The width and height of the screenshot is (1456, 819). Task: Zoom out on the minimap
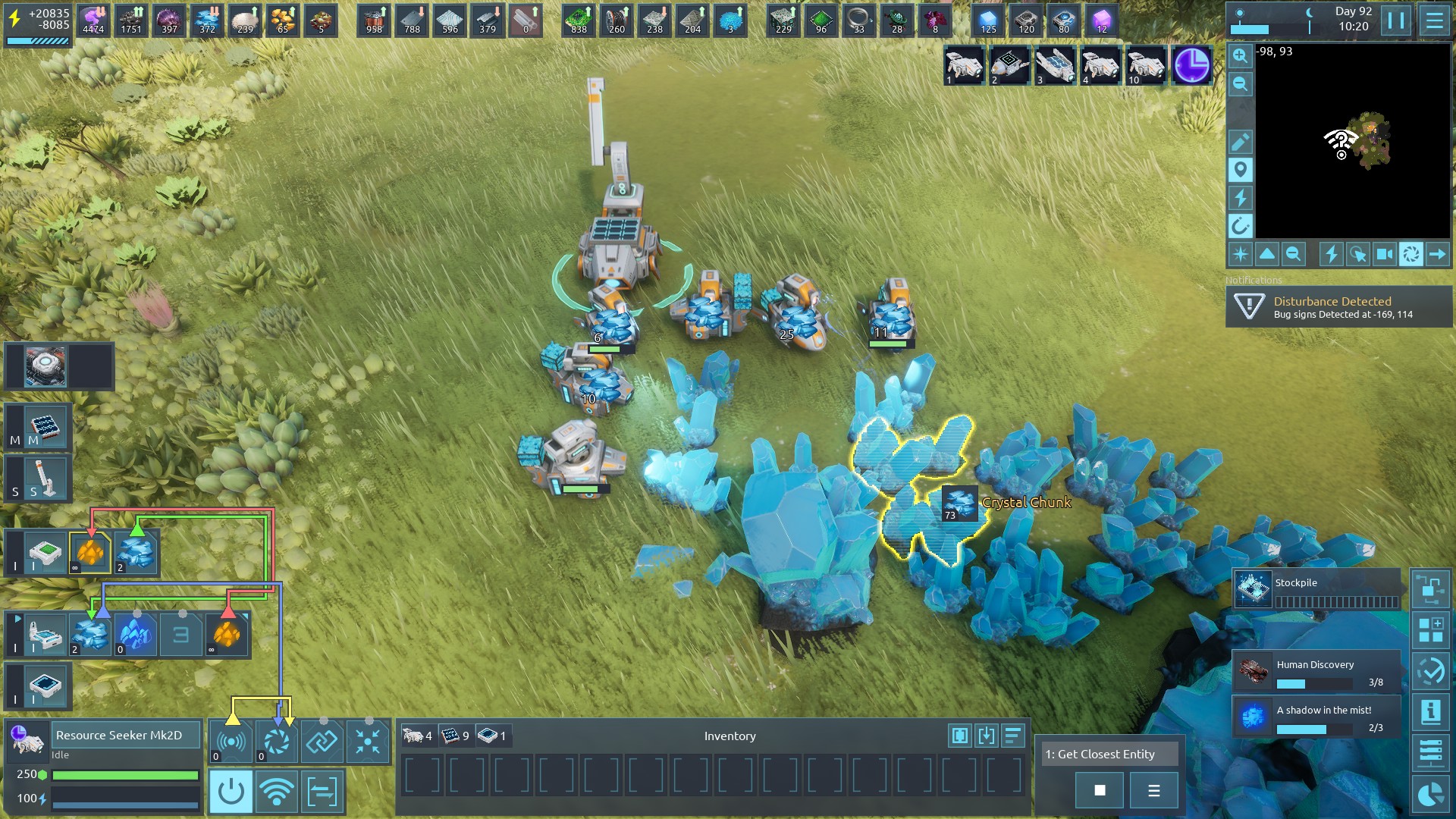pos(1240,83)
